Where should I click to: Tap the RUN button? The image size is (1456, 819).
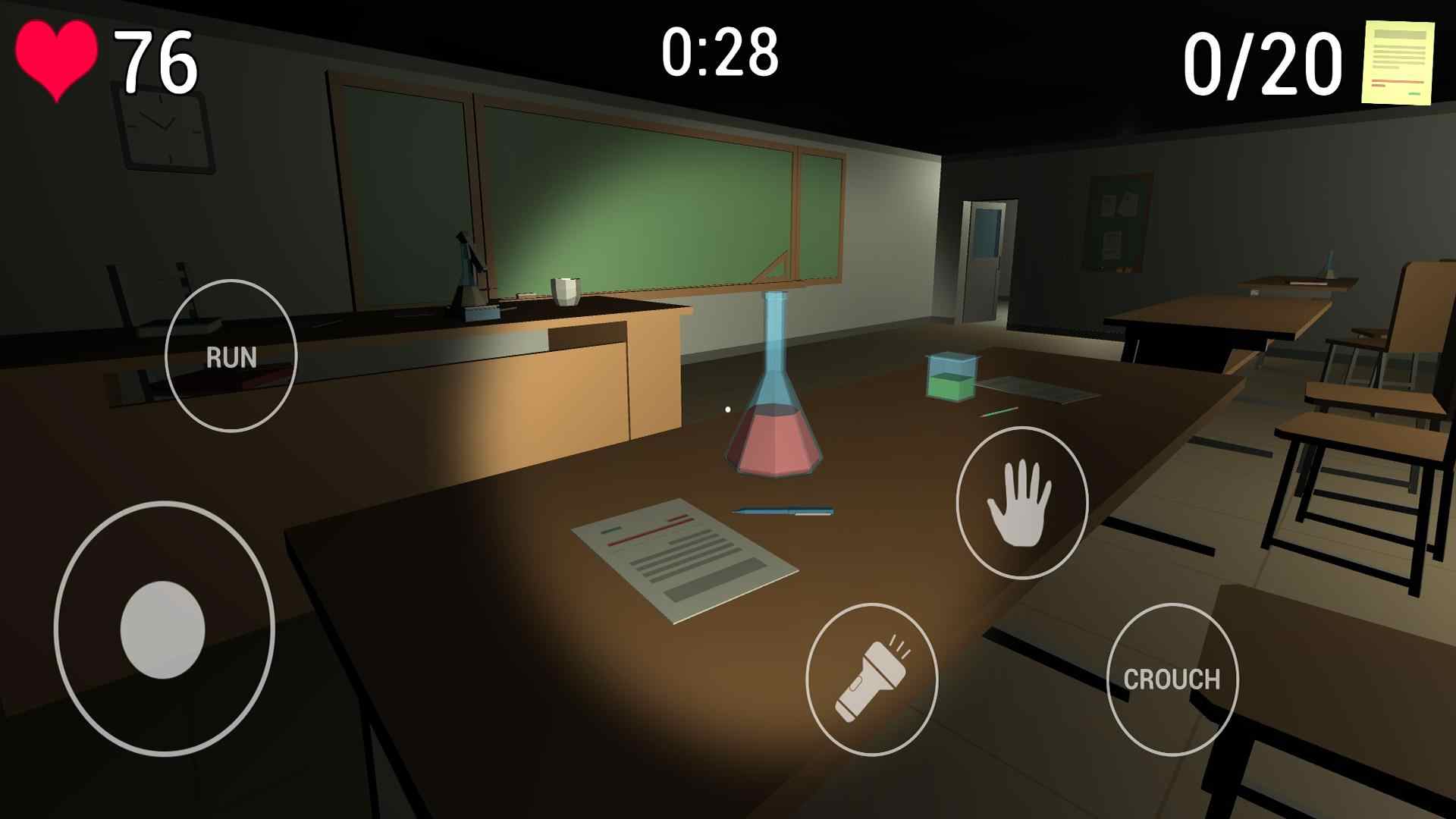(x=231, y=356)
